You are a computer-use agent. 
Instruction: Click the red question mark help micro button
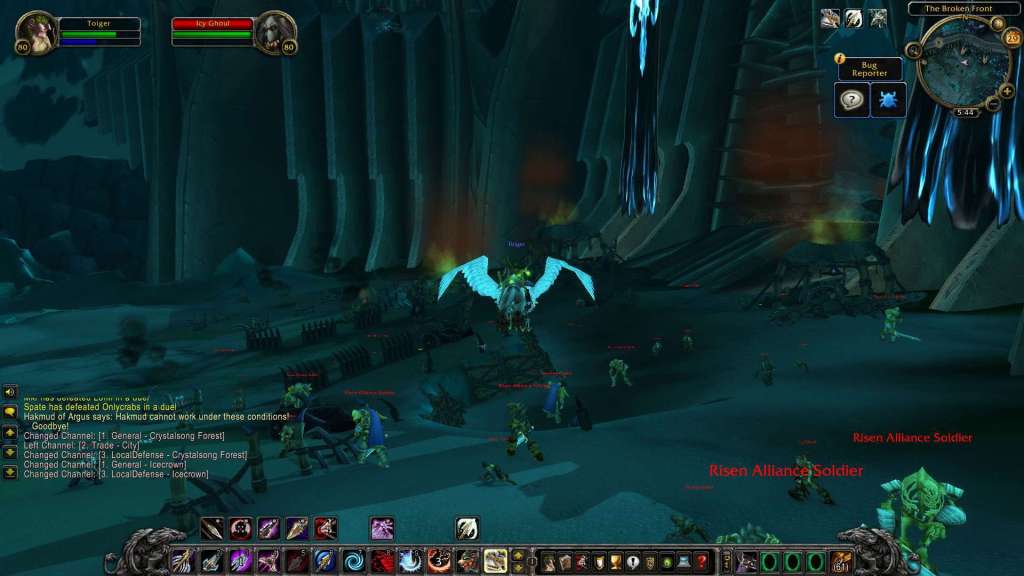(702, 561)
